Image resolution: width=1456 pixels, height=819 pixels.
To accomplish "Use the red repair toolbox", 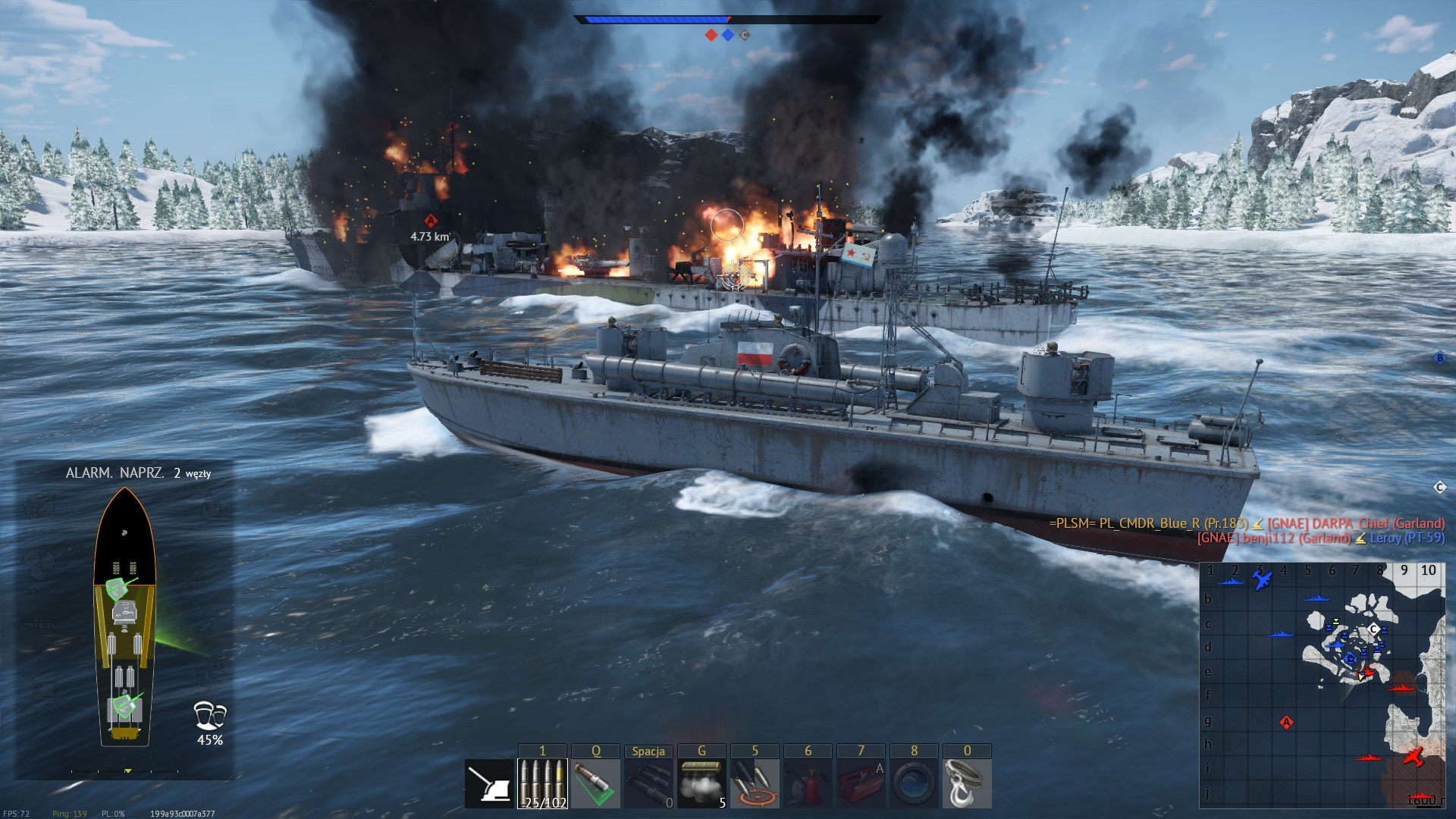I will pos(861,783).
